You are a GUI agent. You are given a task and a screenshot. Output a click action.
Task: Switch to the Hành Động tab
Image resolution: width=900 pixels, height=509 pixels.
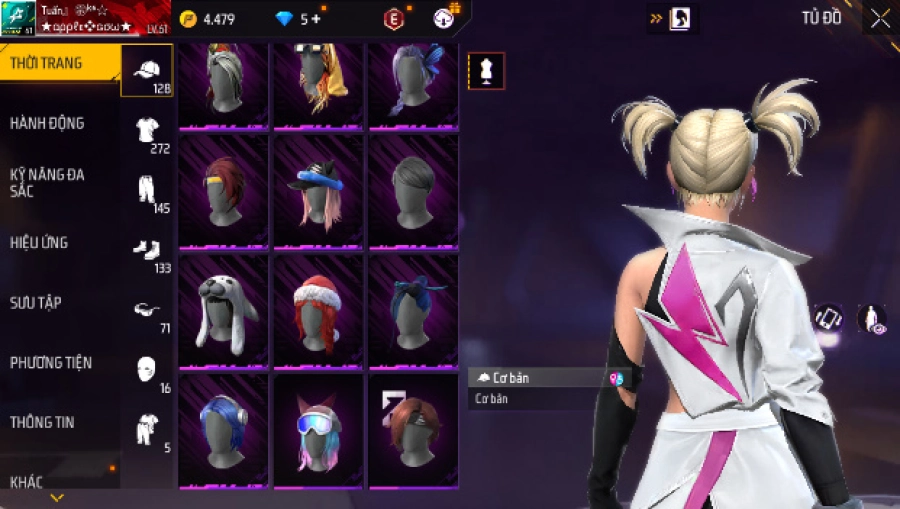[x=48, y=123]
